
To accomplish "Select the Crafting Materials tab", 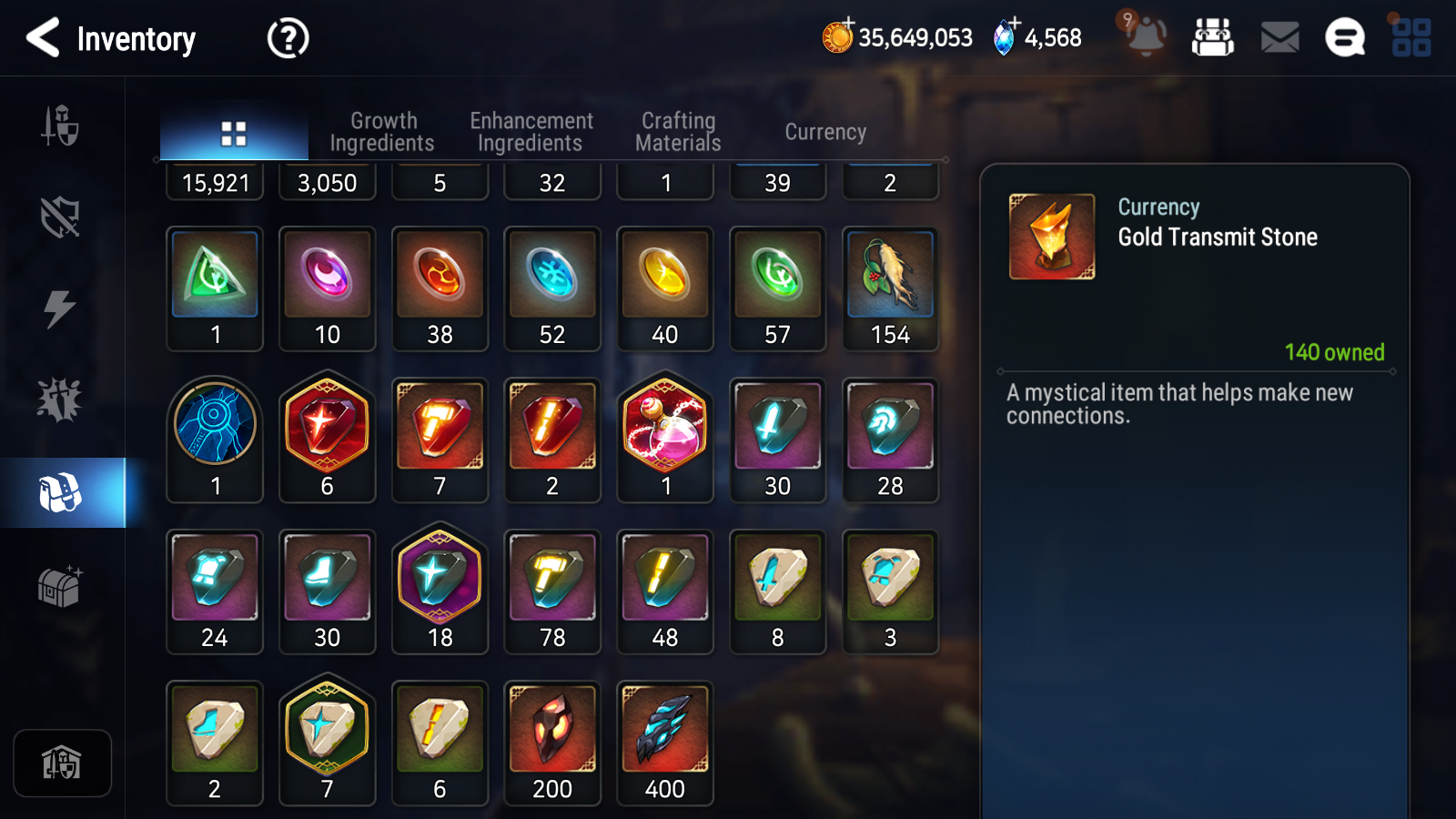I will [x=678, y=132].
